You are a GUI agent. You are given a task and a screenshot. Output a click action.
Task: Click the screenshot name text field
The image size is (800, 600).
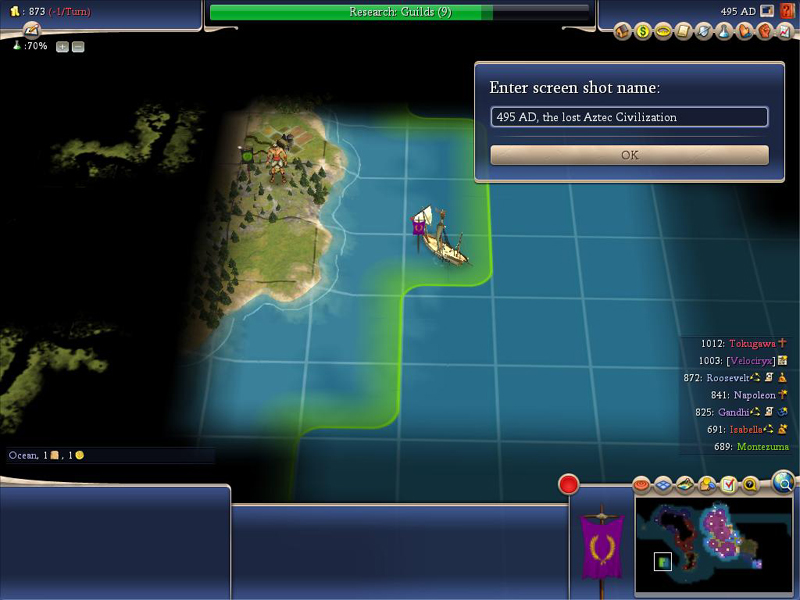click(x=629, y=117)
